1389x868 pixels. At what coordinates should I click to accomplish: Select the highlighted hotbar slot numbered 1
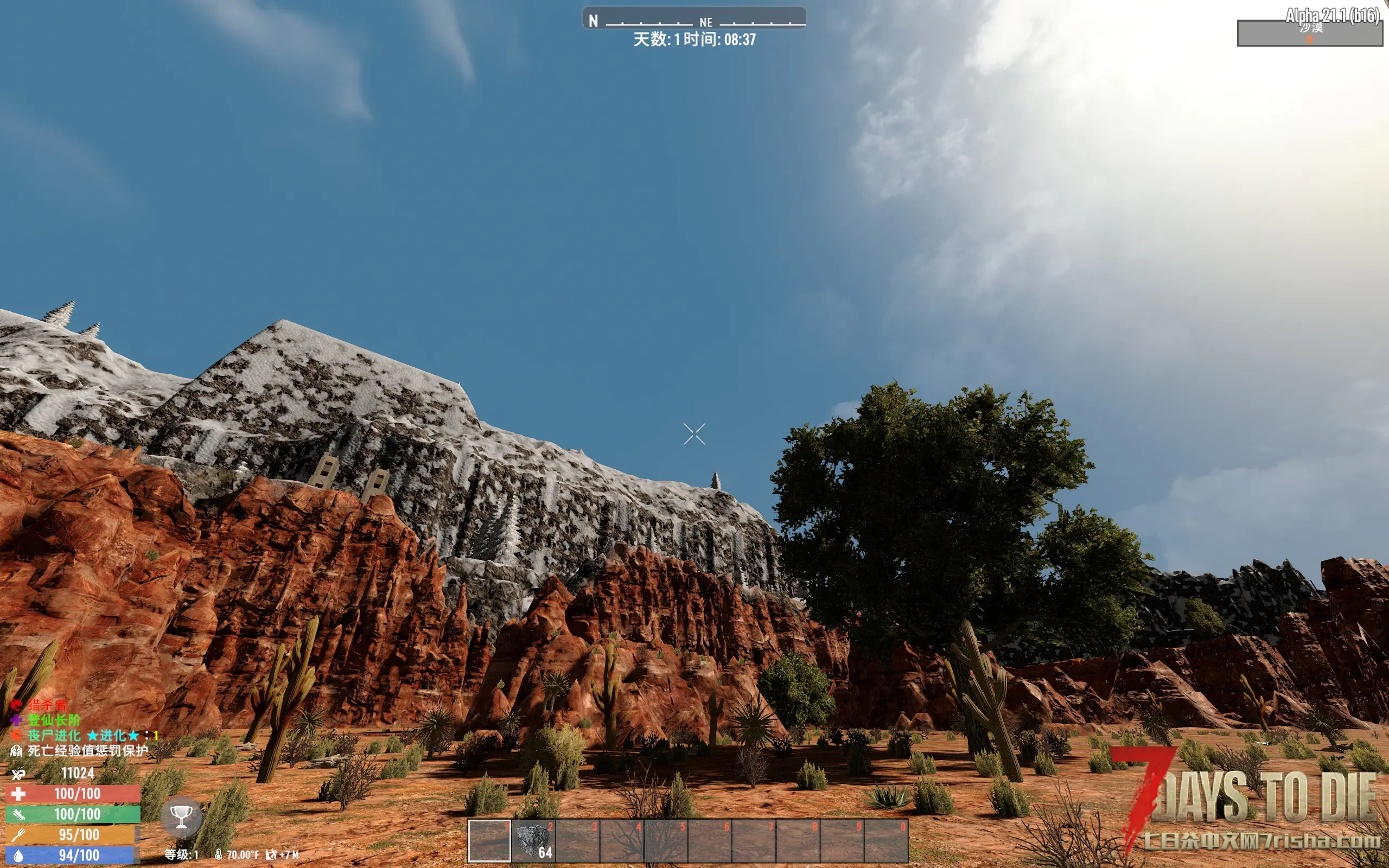489,841
